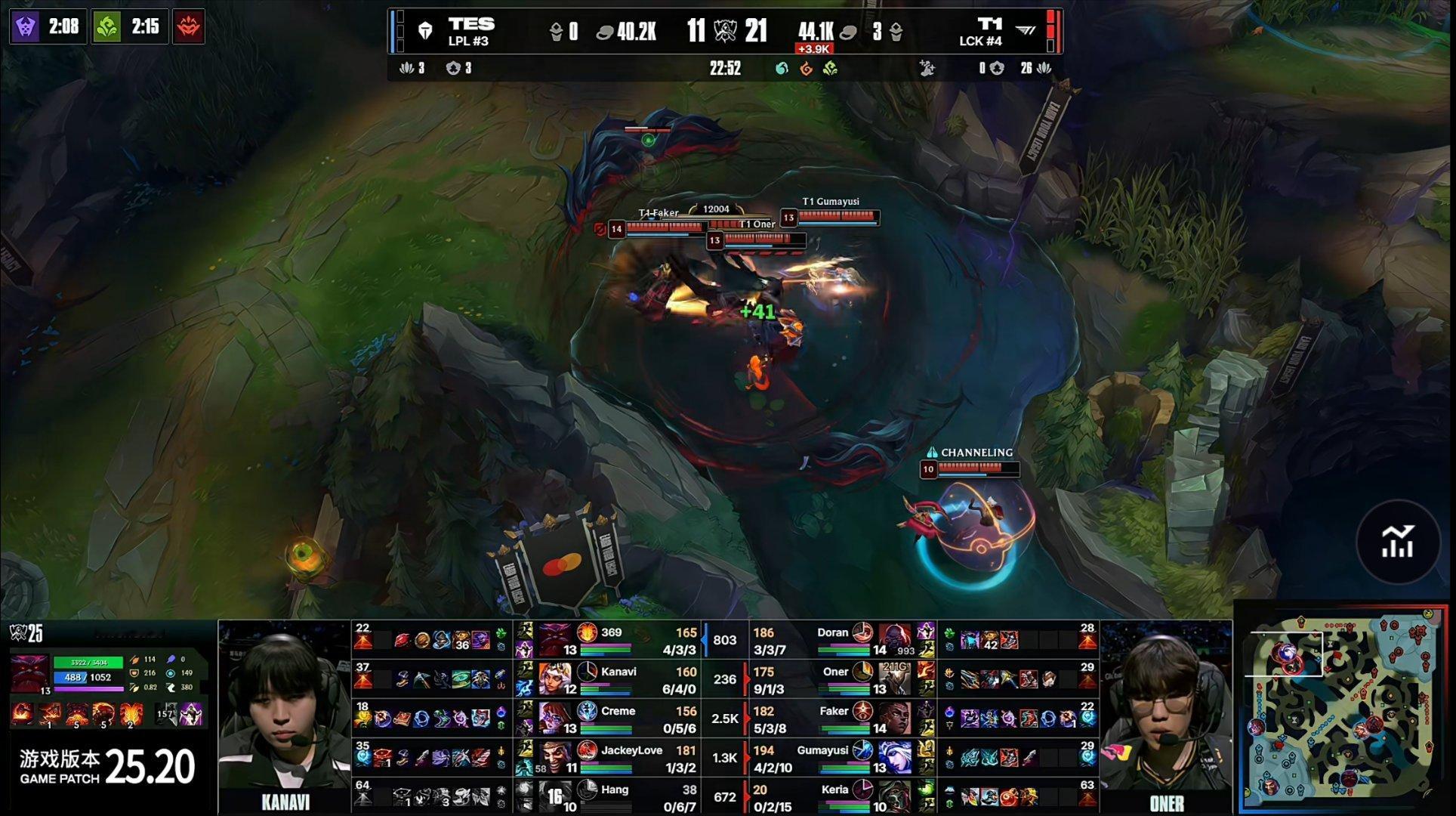Select 369's scoreboard champion portrait
This screenshot has width=1456, height=816.
[555, 640]
